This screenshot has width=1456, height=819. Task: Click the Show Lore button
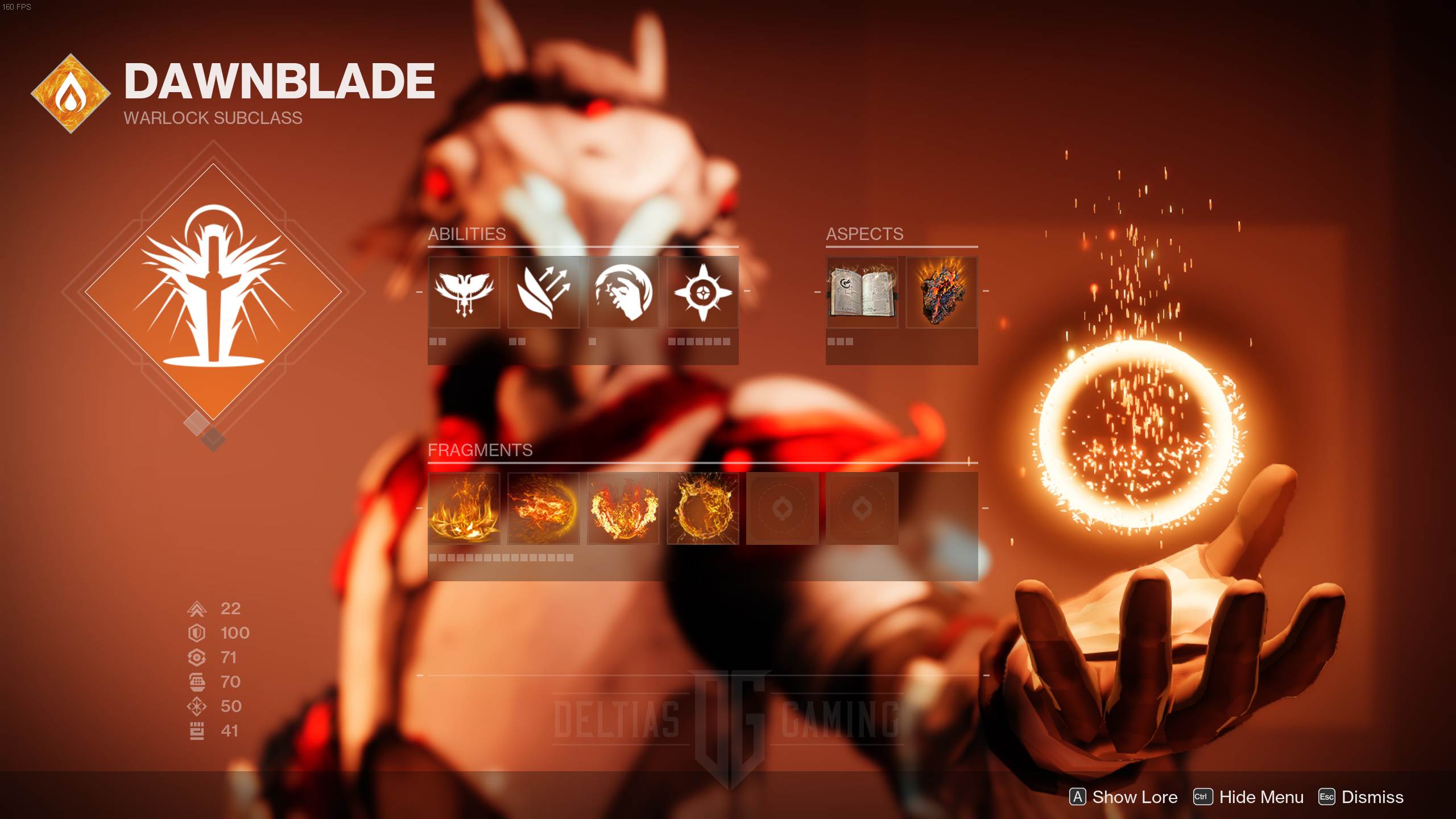[x=1123, y=797]
